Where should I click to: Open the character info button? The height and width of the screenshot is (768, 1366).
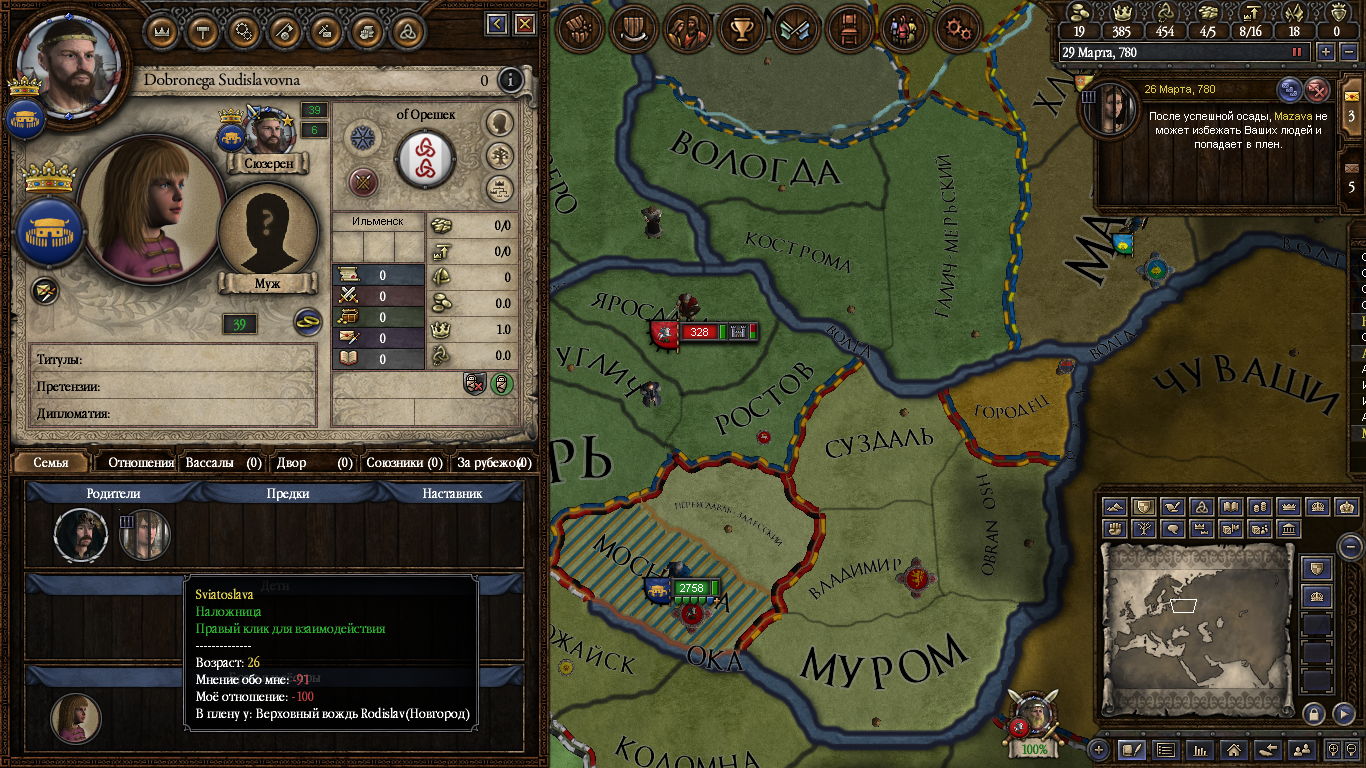click(x=510, y=80)
